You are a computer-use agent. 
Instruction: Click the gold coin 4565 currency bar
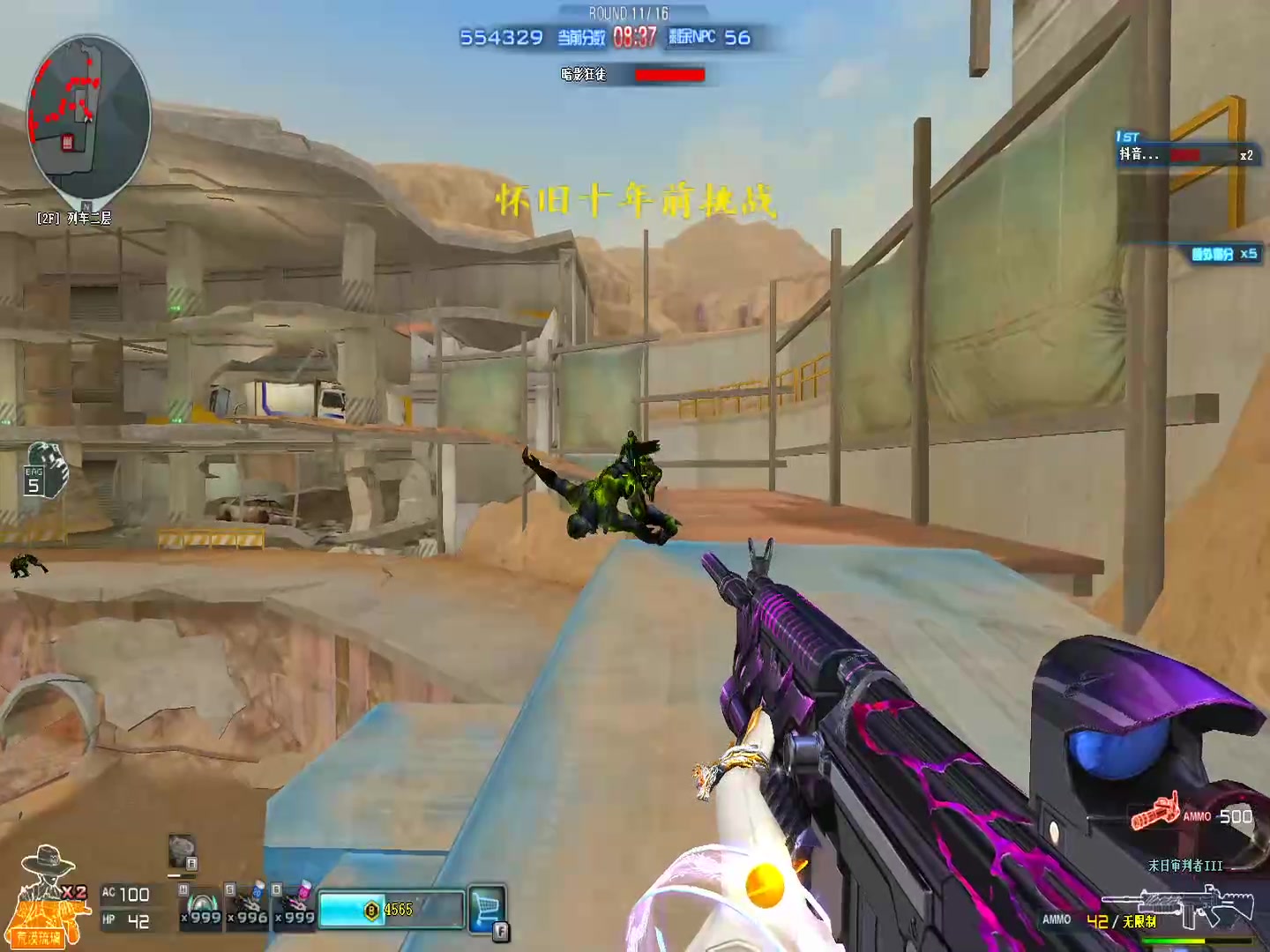point(391,910)
